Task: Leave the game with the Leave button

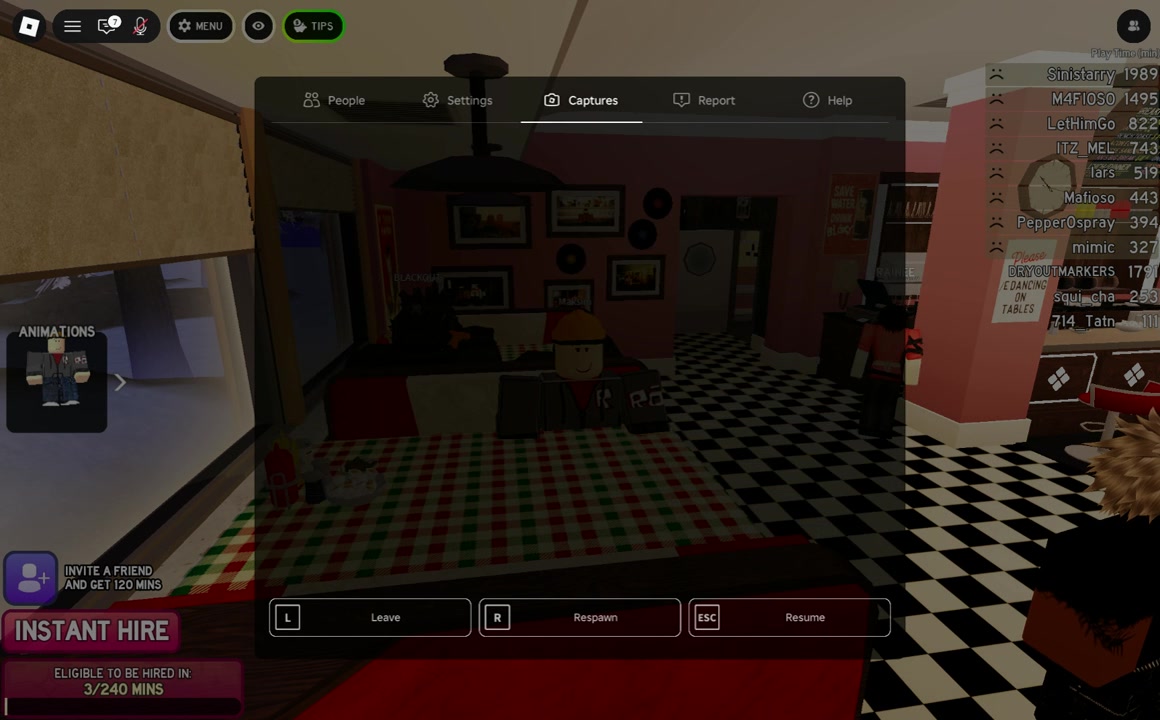Action: tap(370, 617)
